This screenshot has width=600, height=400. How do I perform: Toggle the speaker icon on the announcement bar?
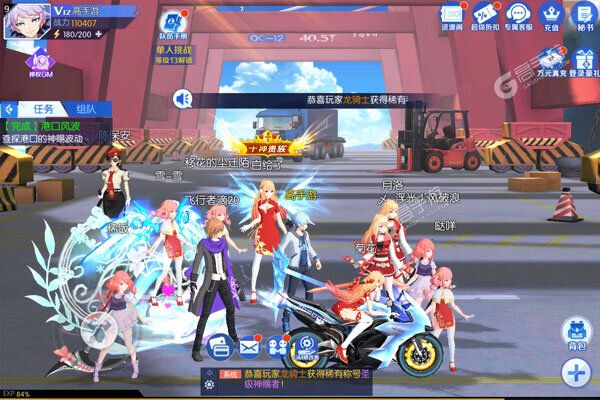click(182, 98)
